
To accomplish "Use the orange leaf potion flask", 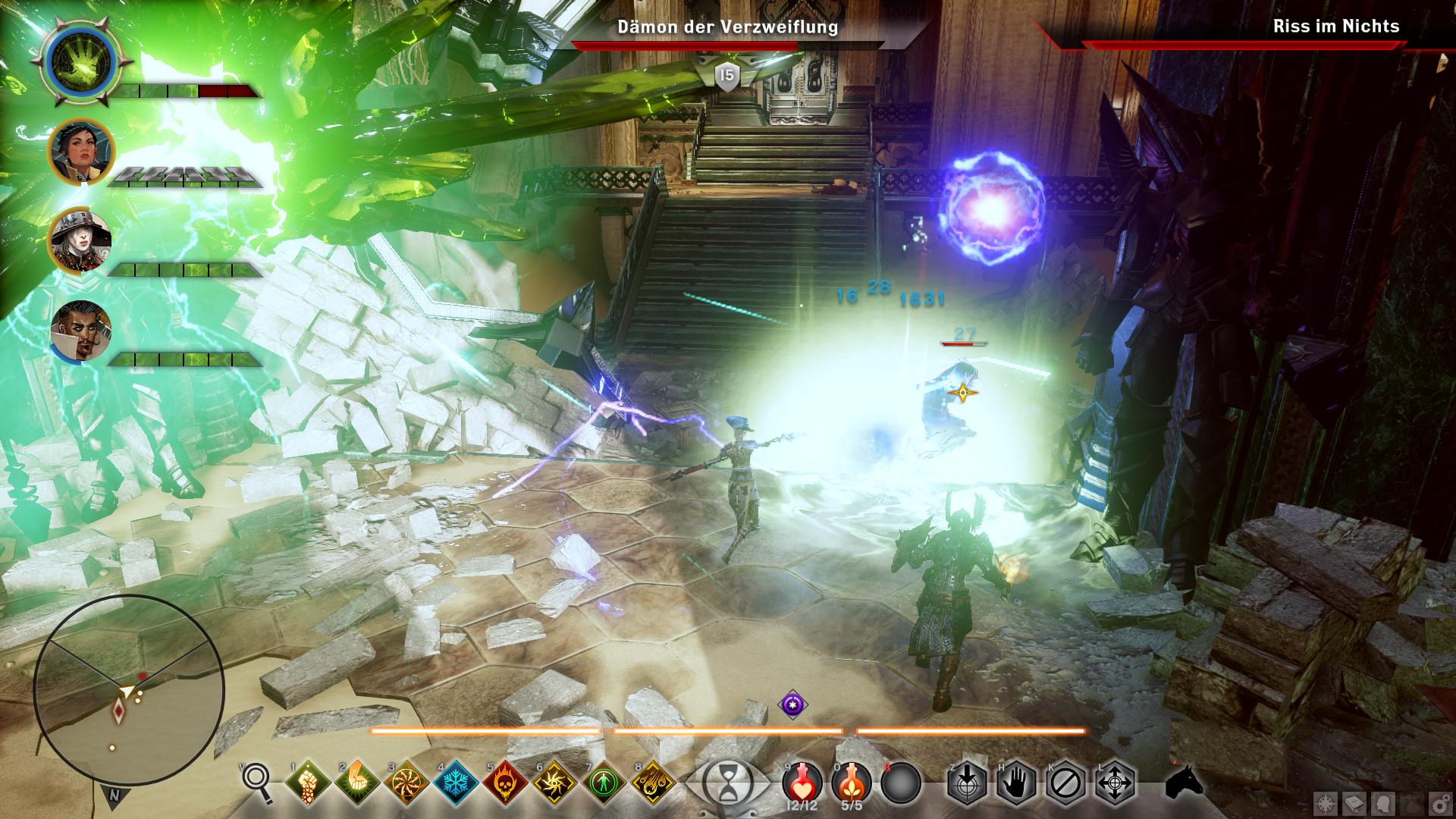I will pos(852,780).
